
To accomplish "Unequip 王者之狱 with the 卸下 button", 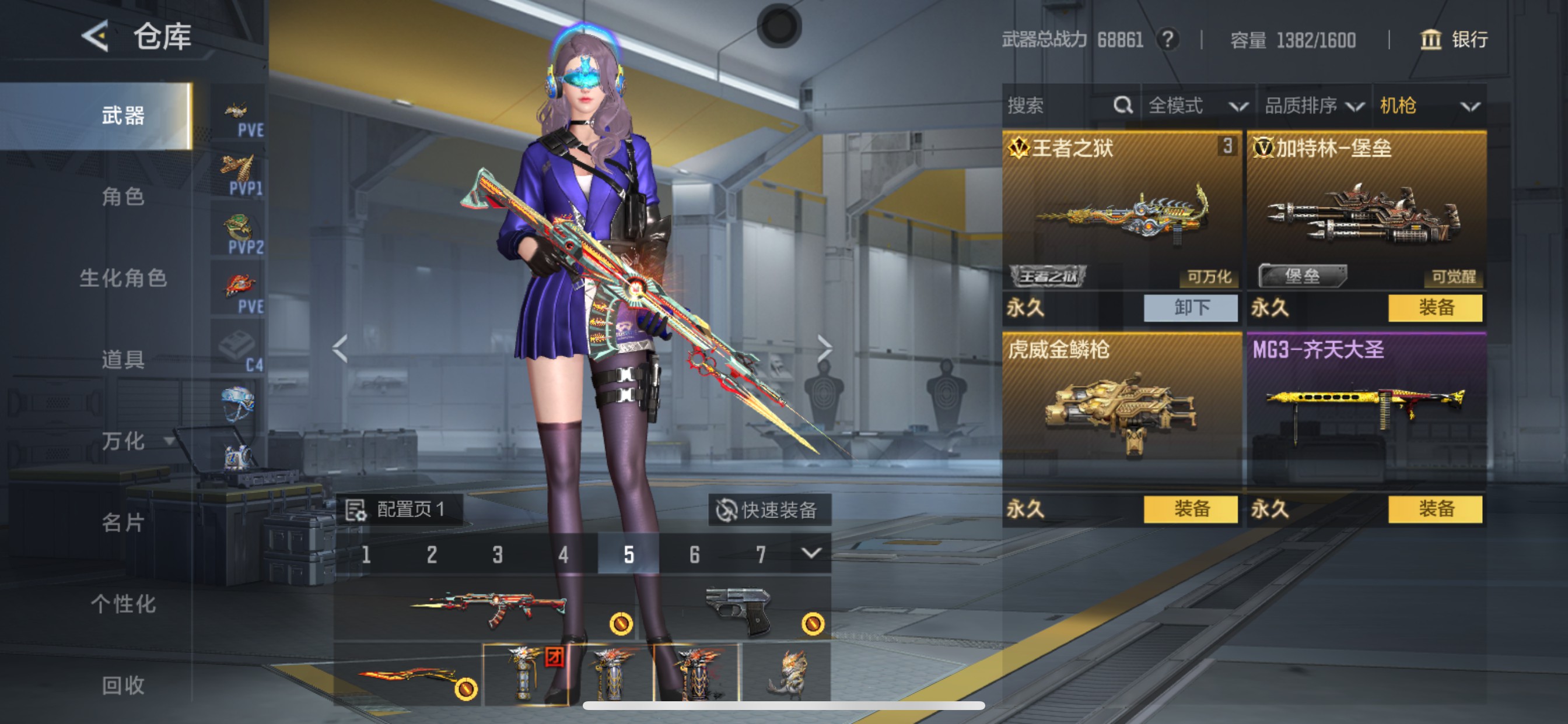I will (1190, 308).
